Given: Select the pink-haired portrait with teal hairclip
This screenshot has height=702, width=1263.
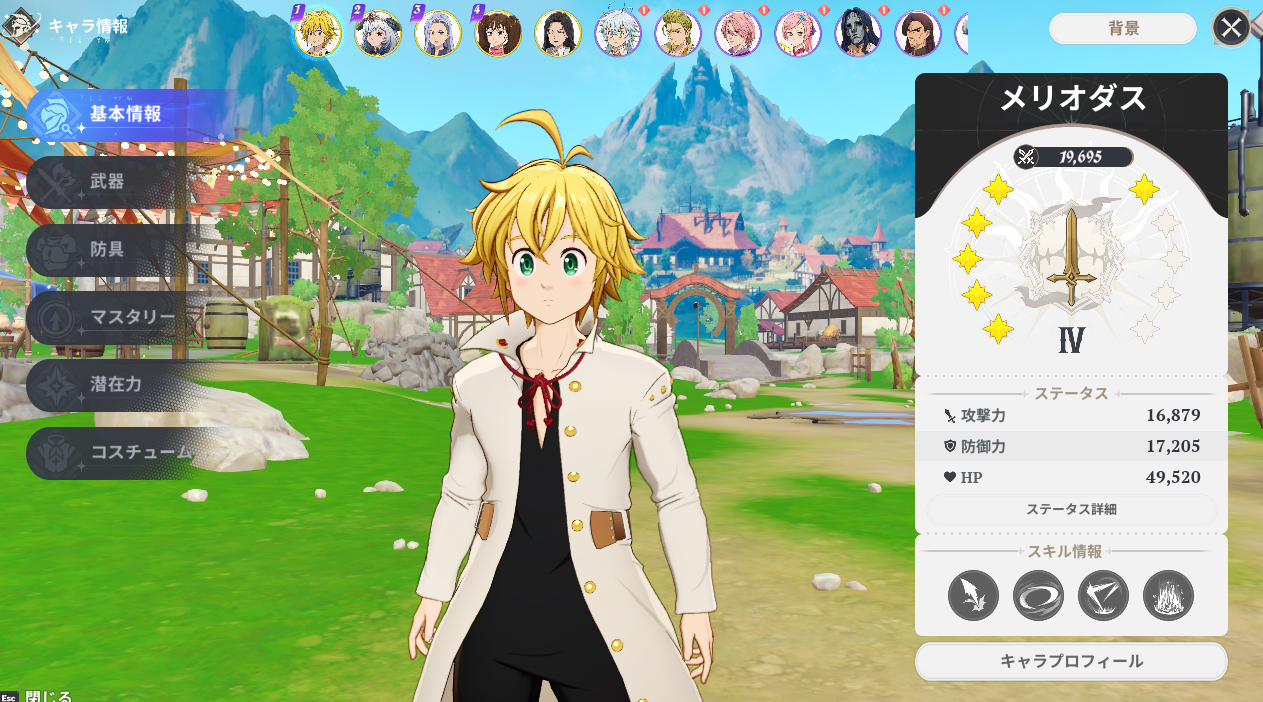Looking at the screenshot, I should pyautogui.click(x=798, y=33).
